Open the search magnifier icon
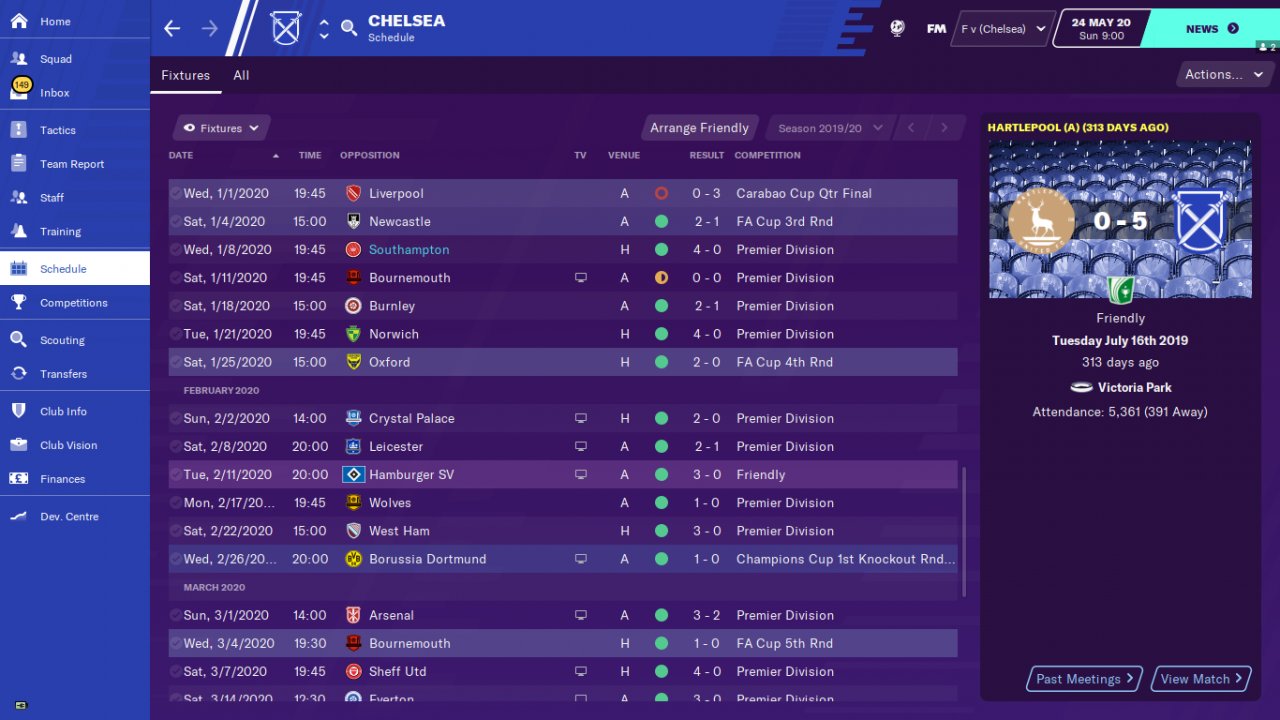Viewport: 1280px width, 720px height. pos(349,28)
